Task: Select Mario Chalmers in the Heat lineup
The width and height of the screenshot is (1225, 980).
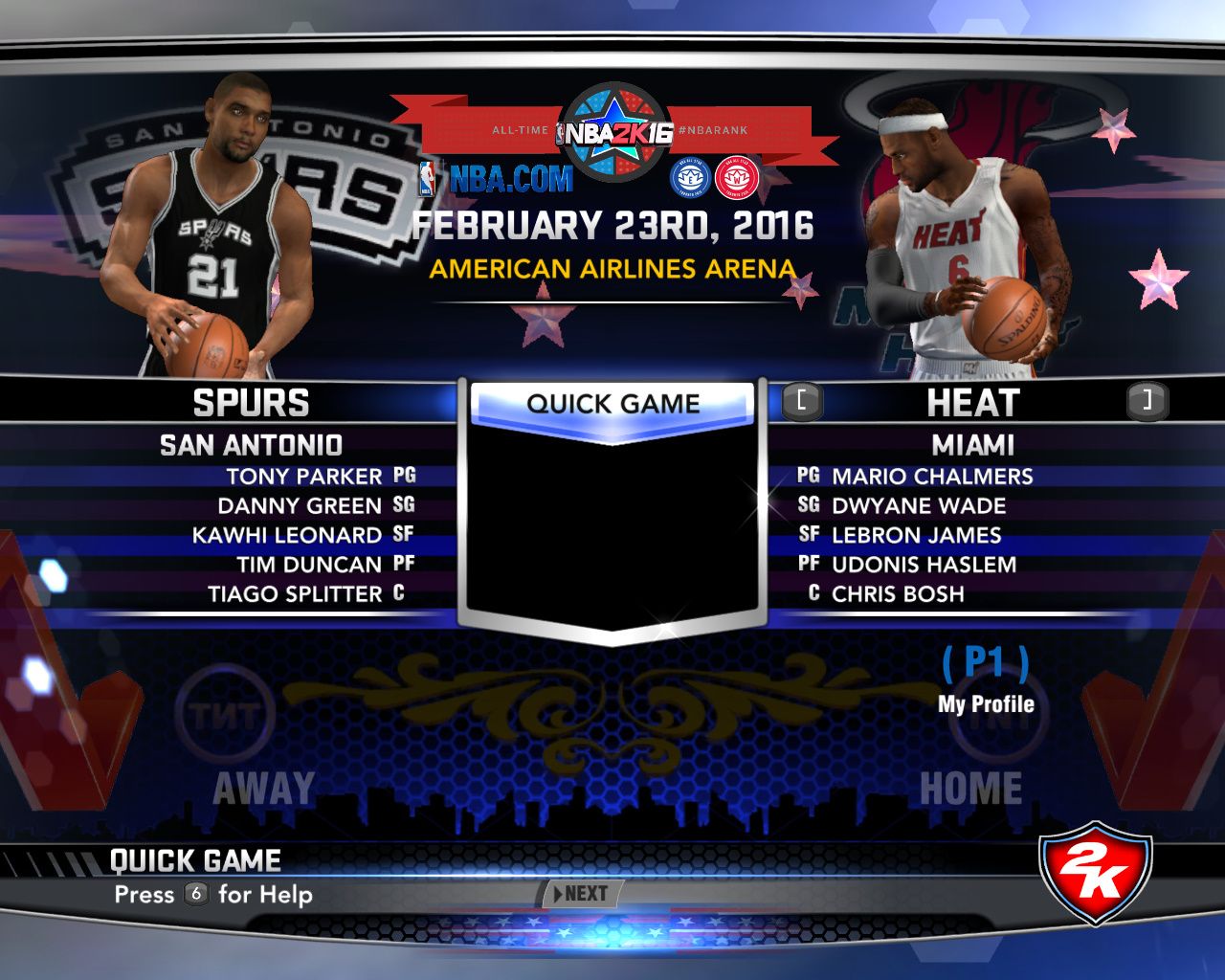Action: pos(931,477)
